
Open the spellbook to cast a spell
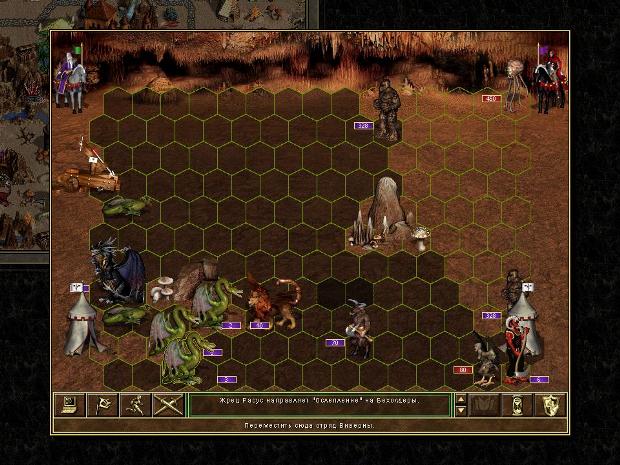click(487, 405)
